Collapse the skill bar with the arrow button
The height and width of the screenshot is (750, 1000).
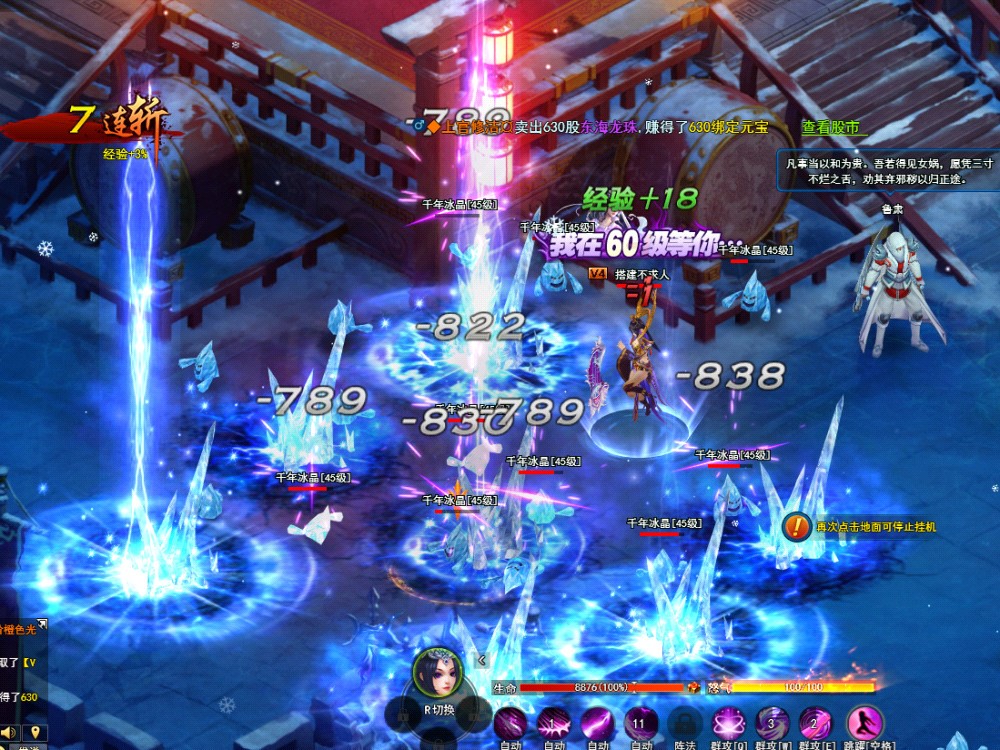[x=481, y=660]
